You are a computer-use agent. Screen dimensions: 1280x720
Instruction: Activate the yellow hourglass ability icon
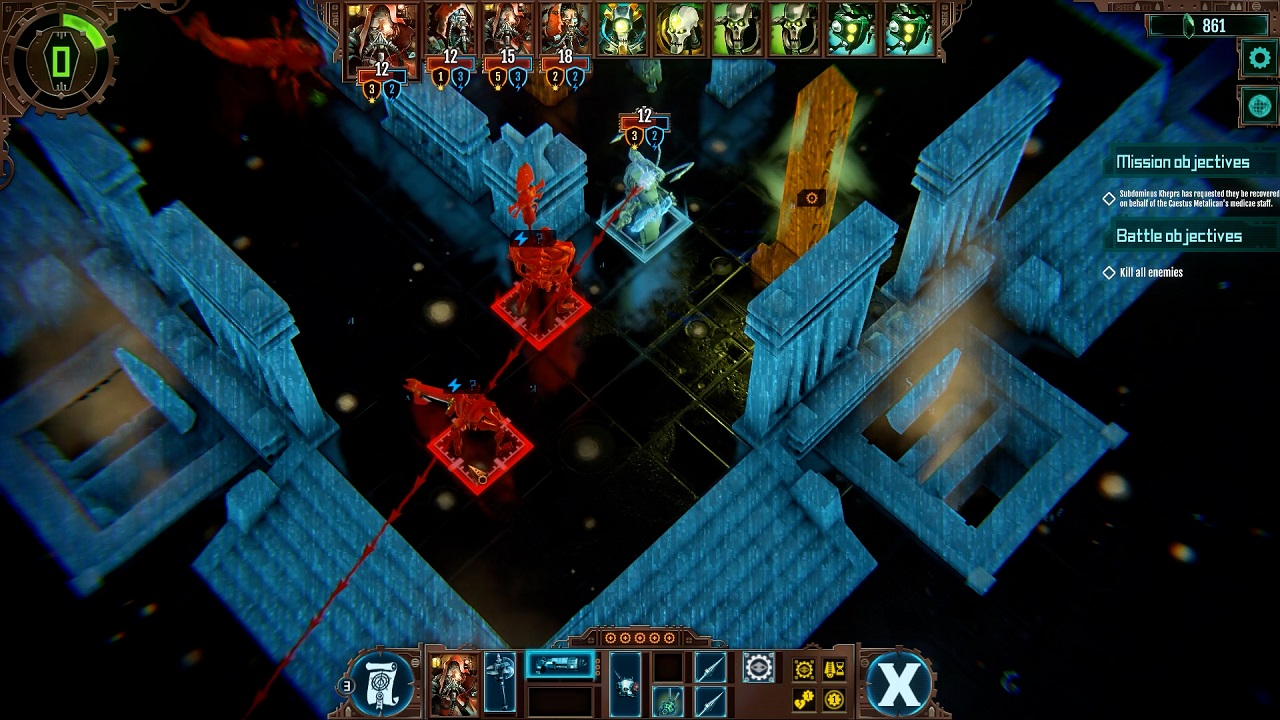coord(833,669)
